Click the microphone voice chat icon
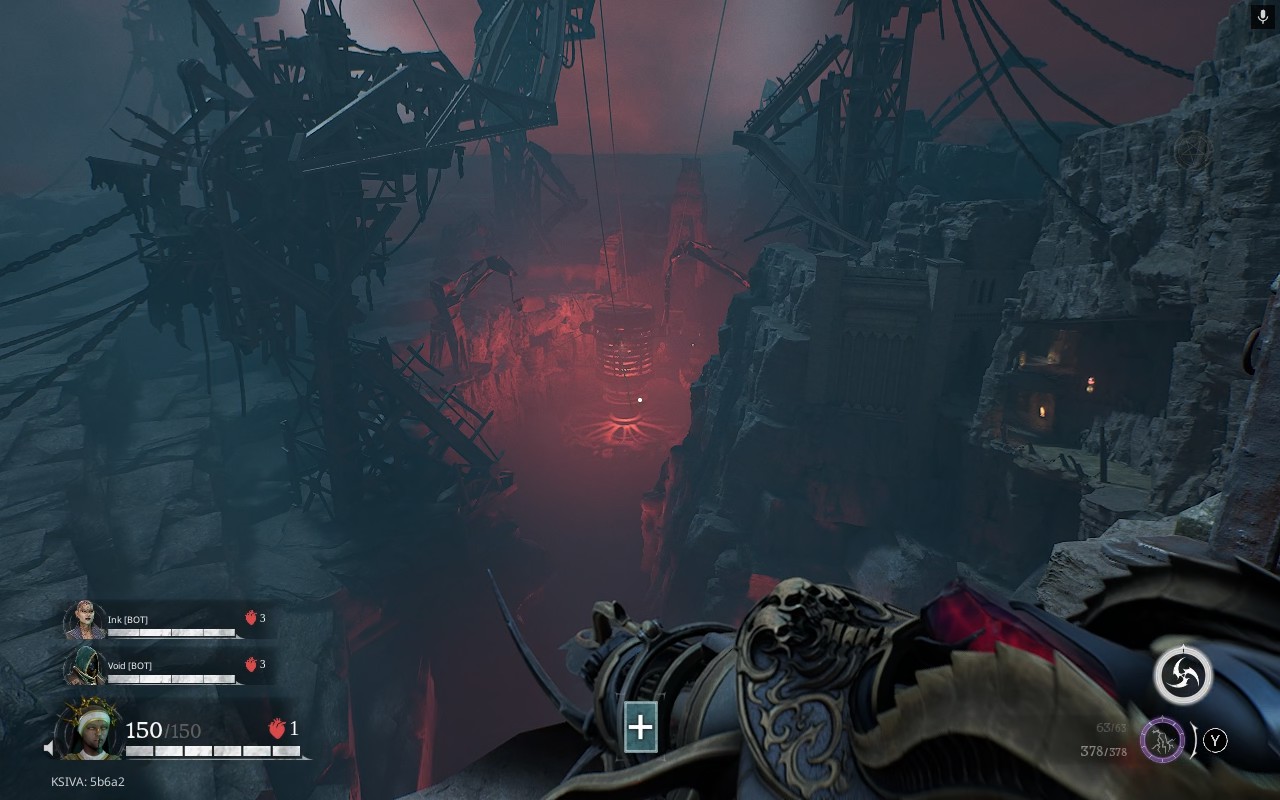The width and height of the screenshot is (1280, 800). coord(1263,17)
